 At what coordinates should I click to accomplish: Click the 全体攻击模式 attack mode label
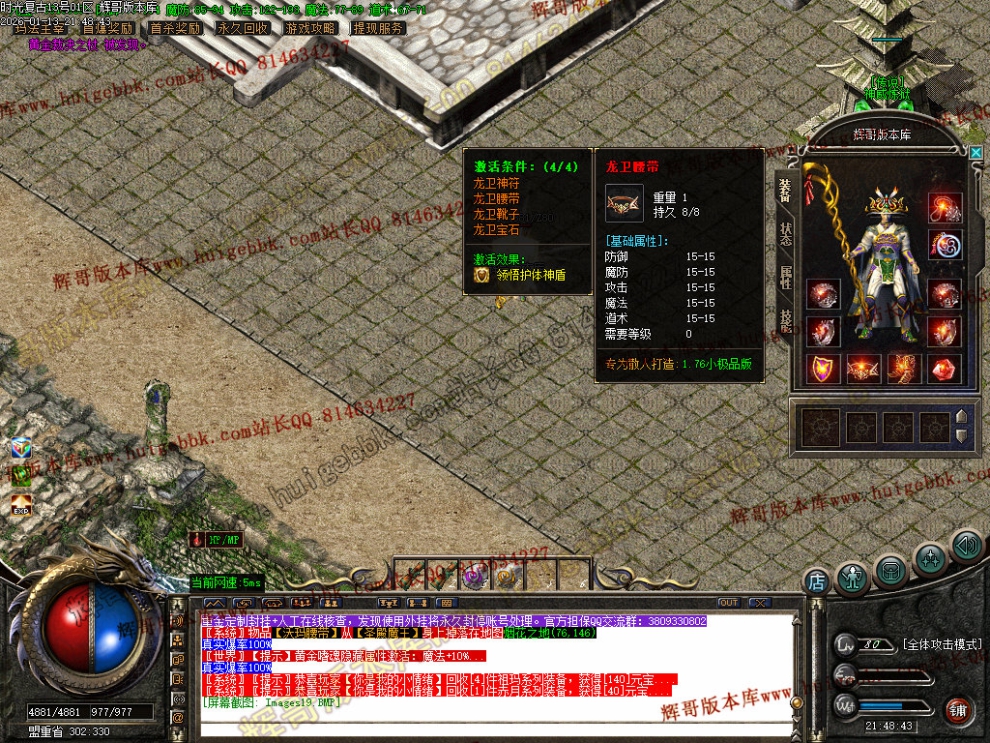point(939,645)
